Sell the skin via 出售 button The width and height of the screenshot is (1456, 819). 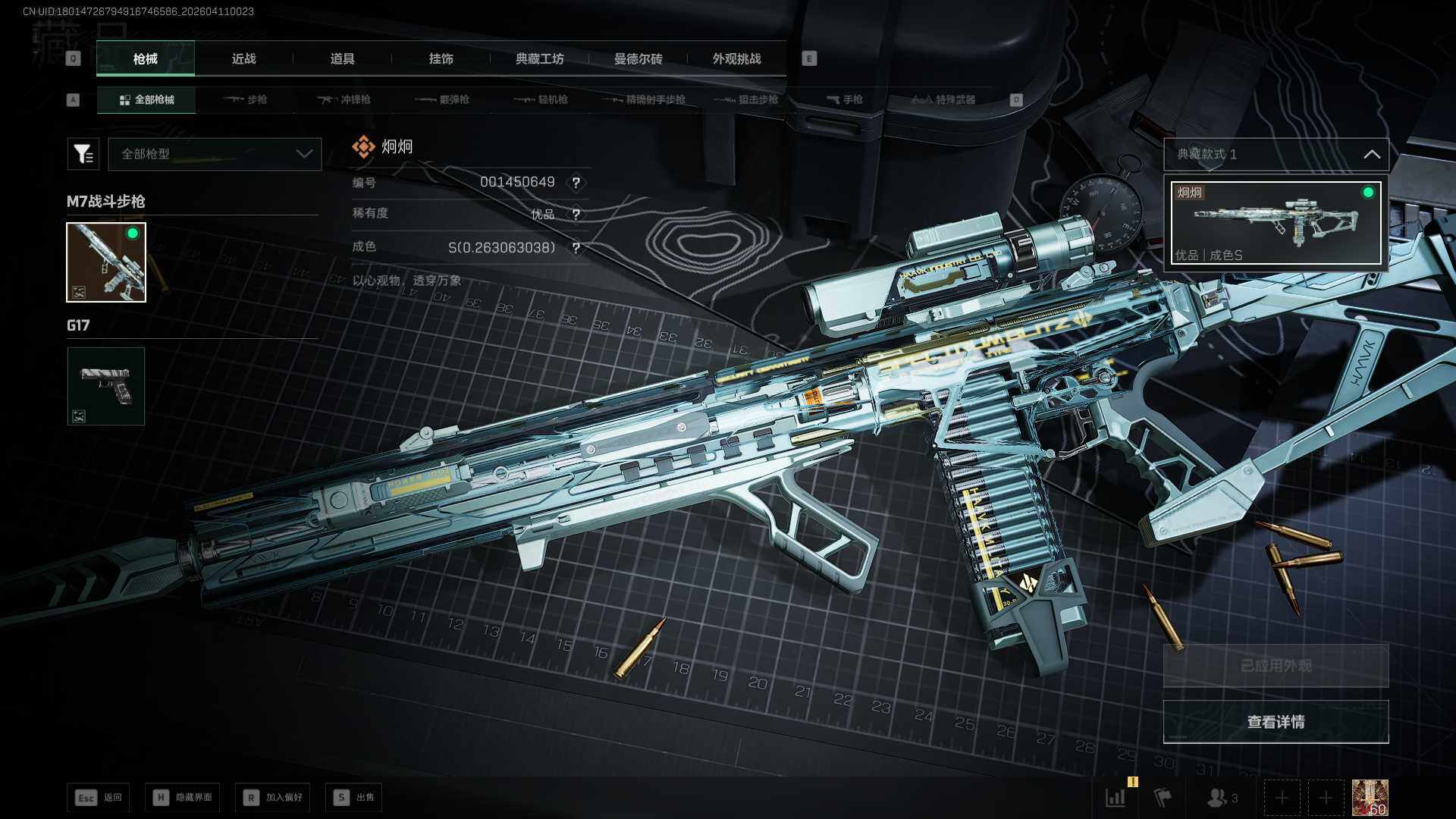[354, 797]
